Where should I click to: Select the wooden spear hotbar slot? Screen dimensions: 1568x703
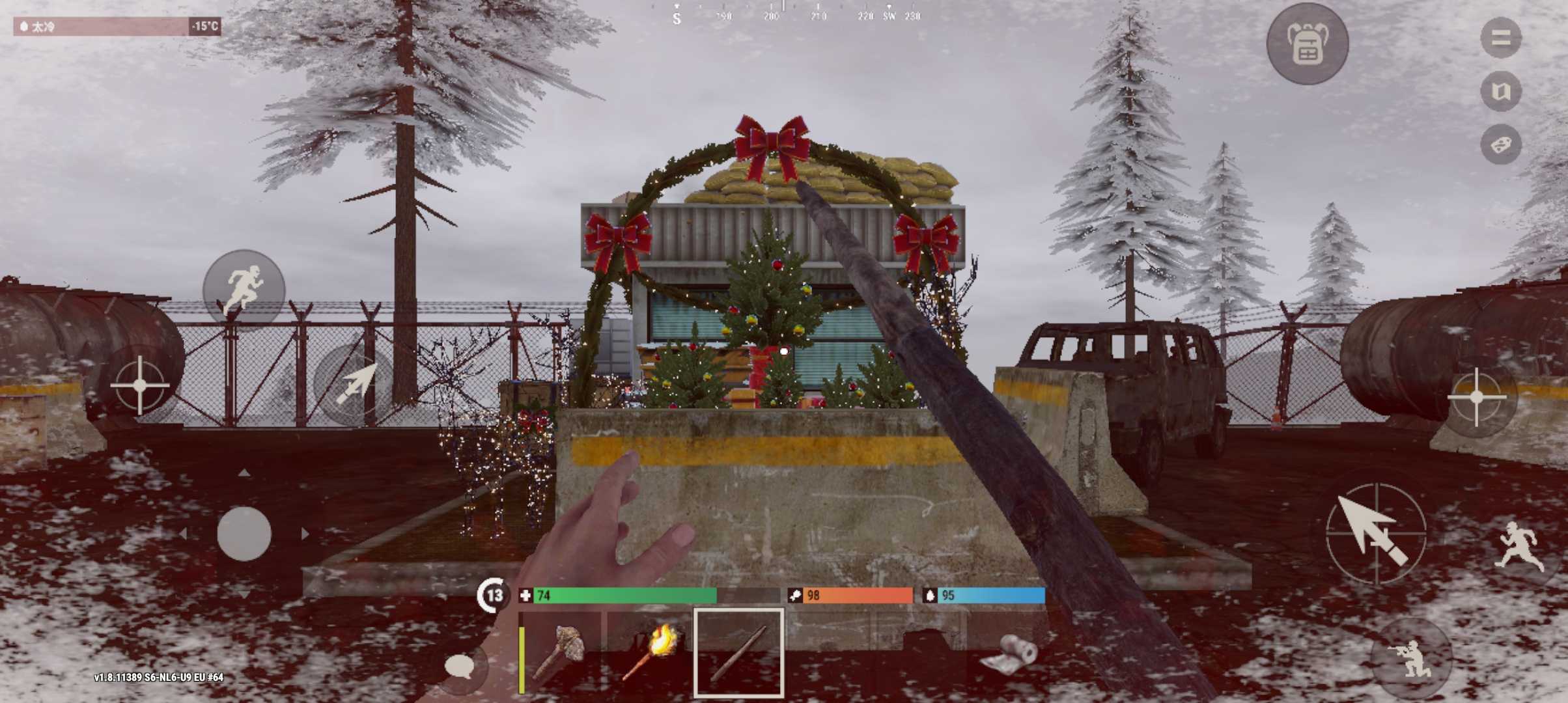(x=739, y=653)
